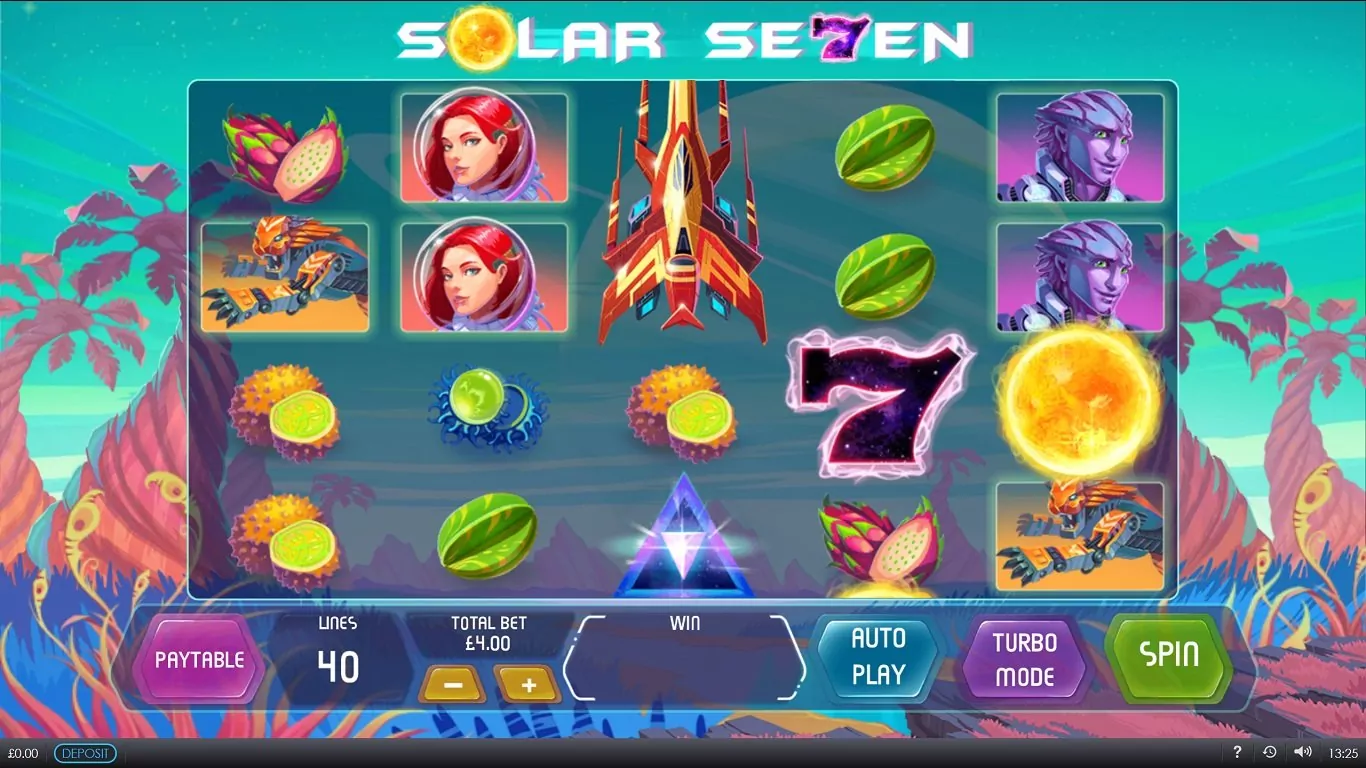Open the help question mark icon

[x=1237, y=752]
